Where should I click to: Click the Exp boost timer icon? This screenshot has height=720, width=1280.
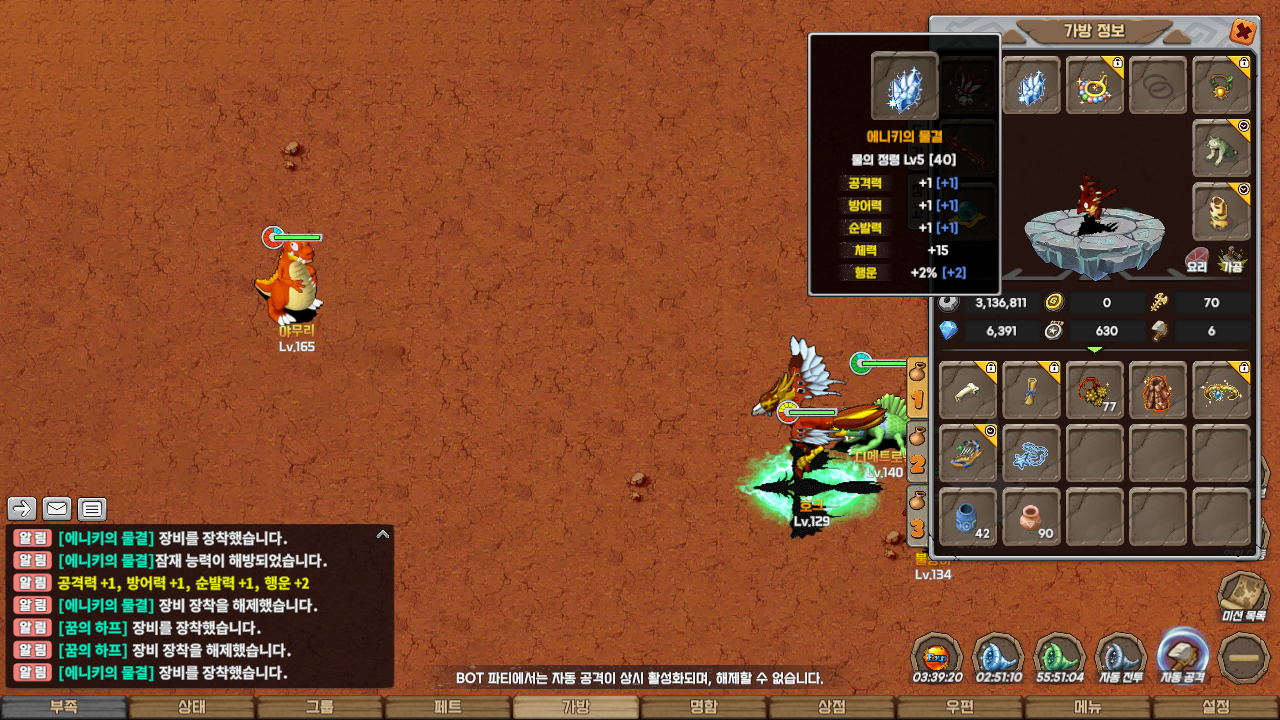(937, 656)
